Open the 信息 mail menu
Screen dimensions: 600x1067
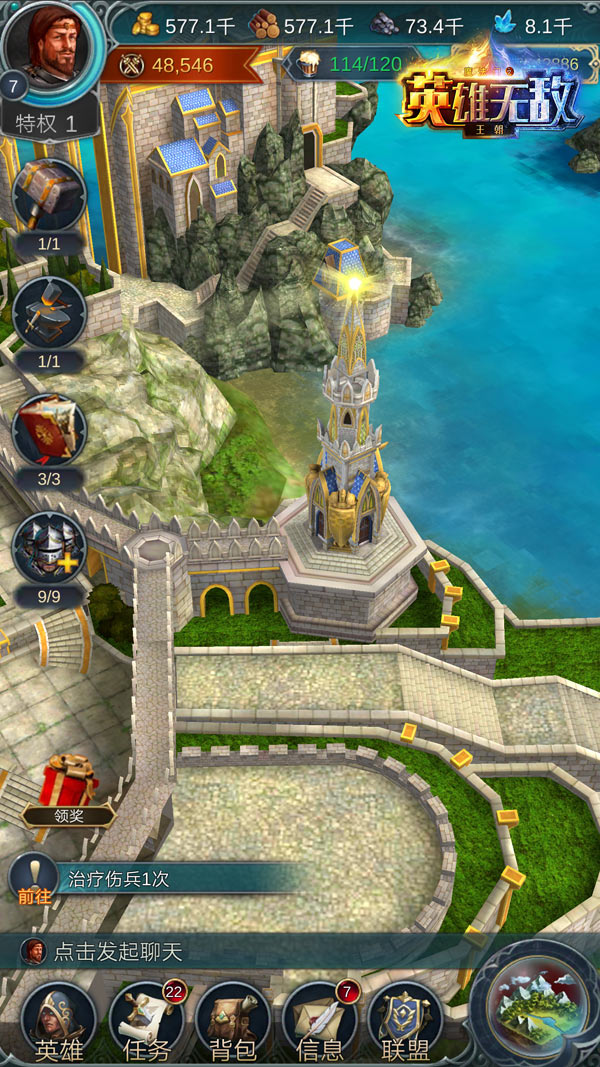[x=320, y=1020]
